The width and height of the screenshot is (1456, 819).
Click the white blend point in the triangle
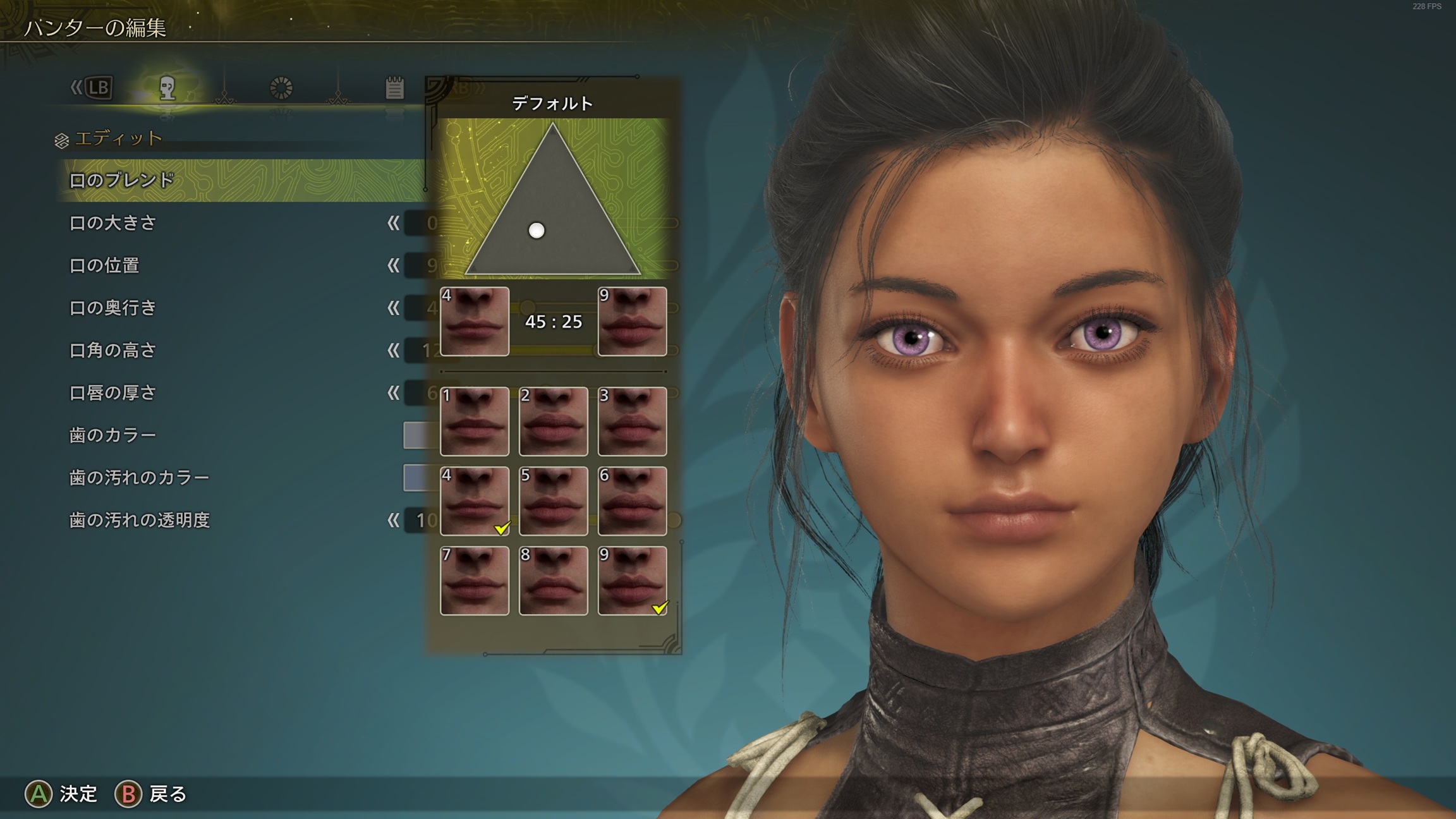click(537, 231)
